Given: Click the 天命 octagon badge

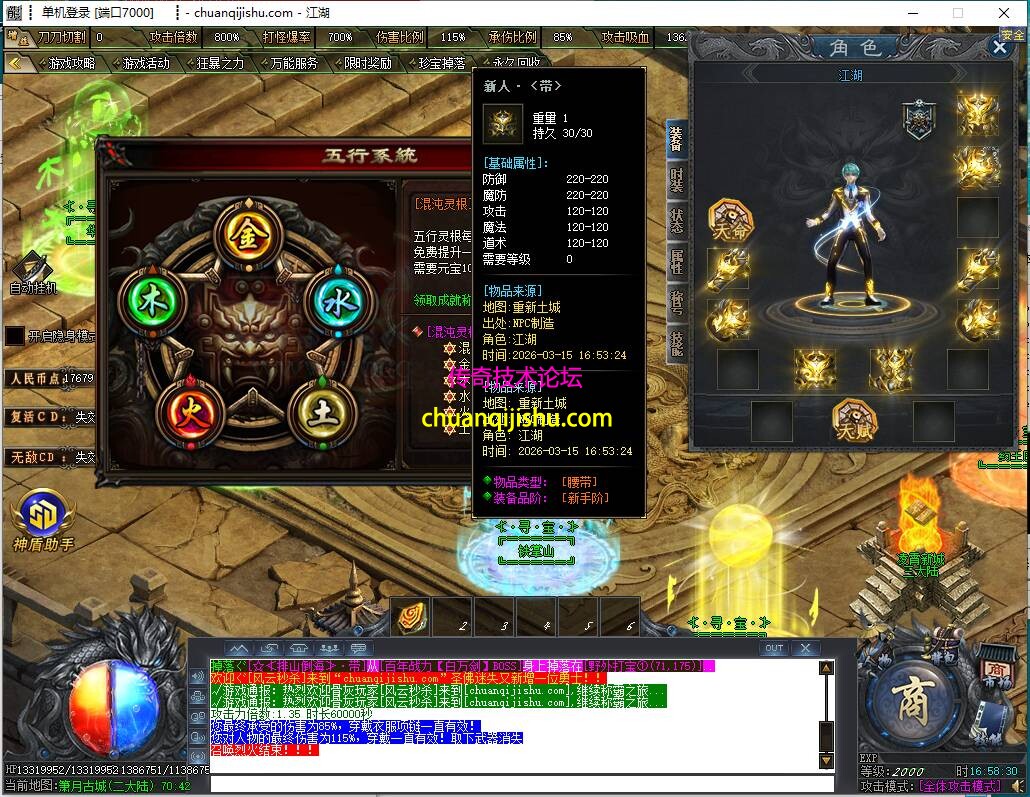Looking at the screenshot, I should coord(731,218).
